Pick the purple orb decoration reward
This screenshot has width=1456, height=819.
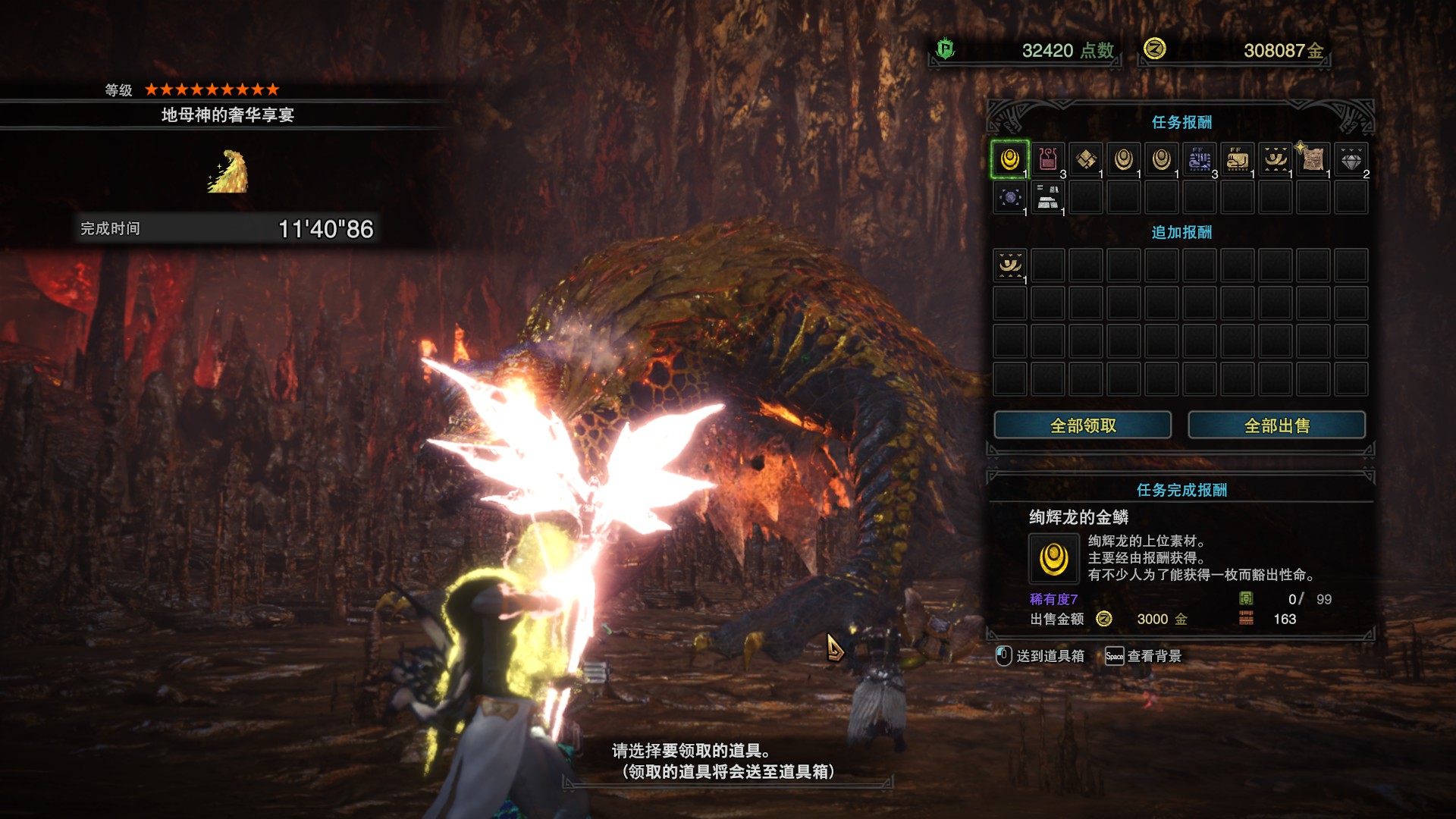click(1010, 198)
